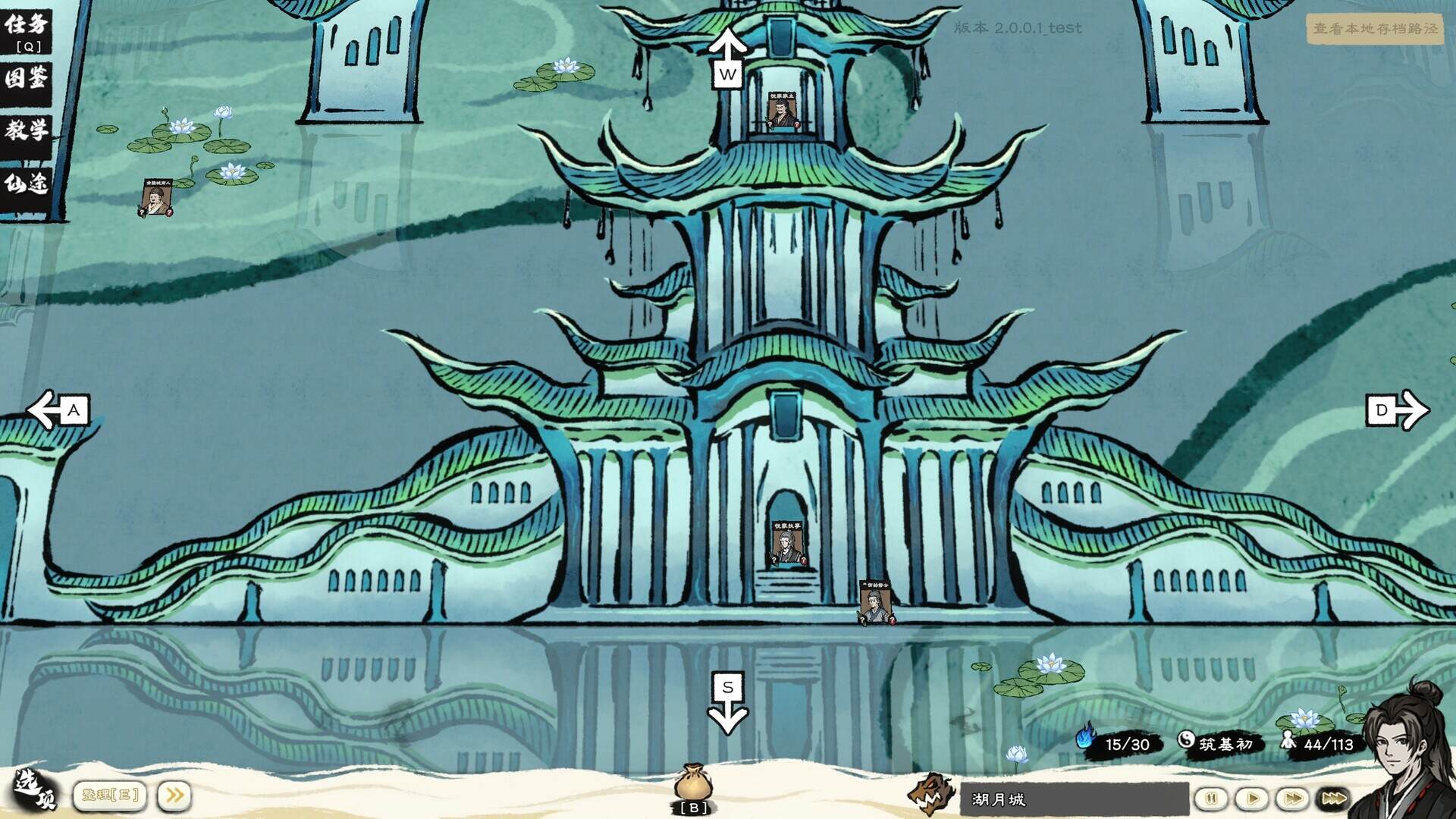
Task: Talk to the 悦家执事 NPC in the doorway
Action: (787, 542)
